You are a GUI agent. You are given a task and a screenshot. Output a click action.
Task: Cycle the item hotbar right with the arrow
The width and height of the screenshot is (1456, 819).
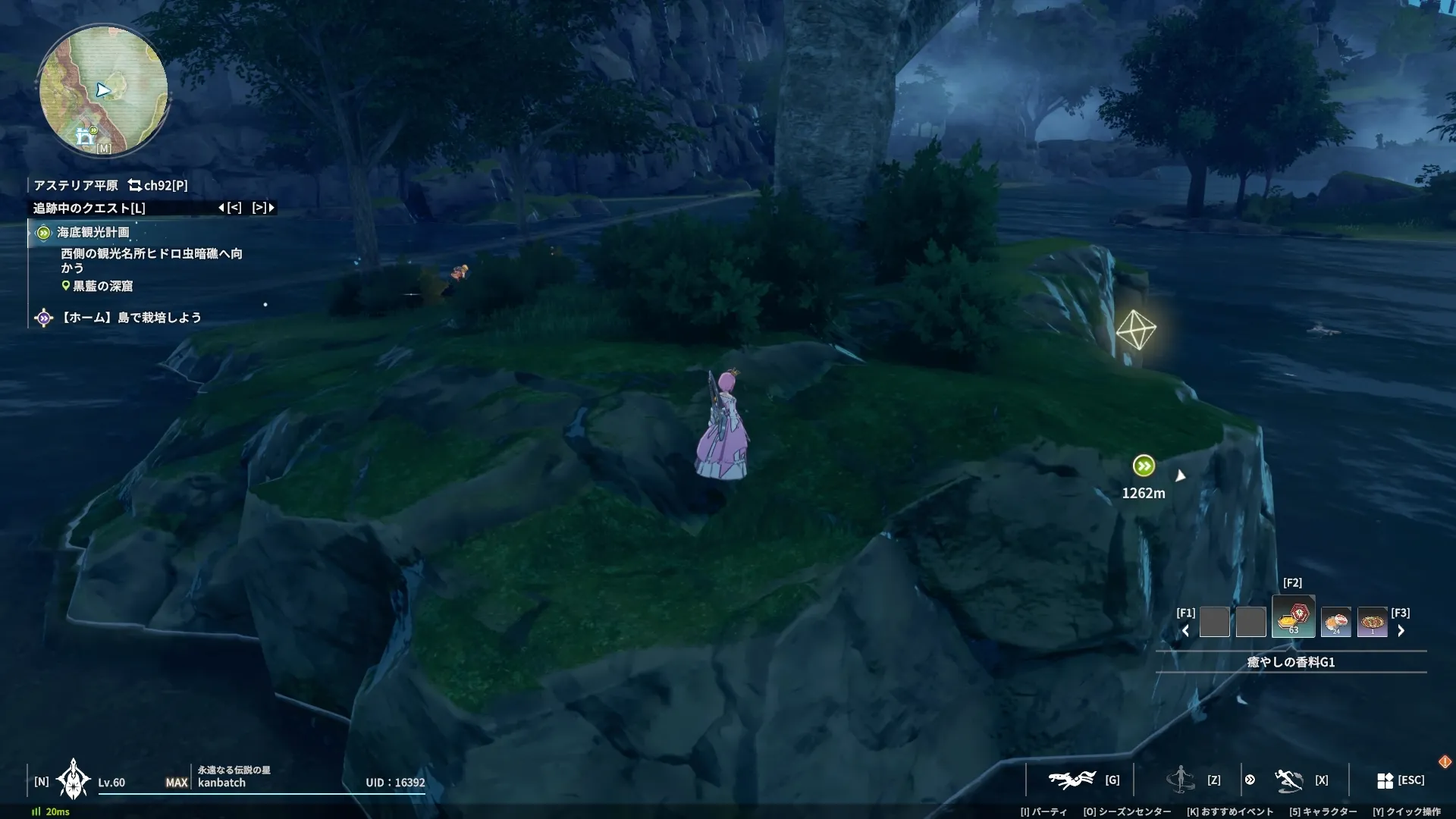click(x=1401, y=630)
